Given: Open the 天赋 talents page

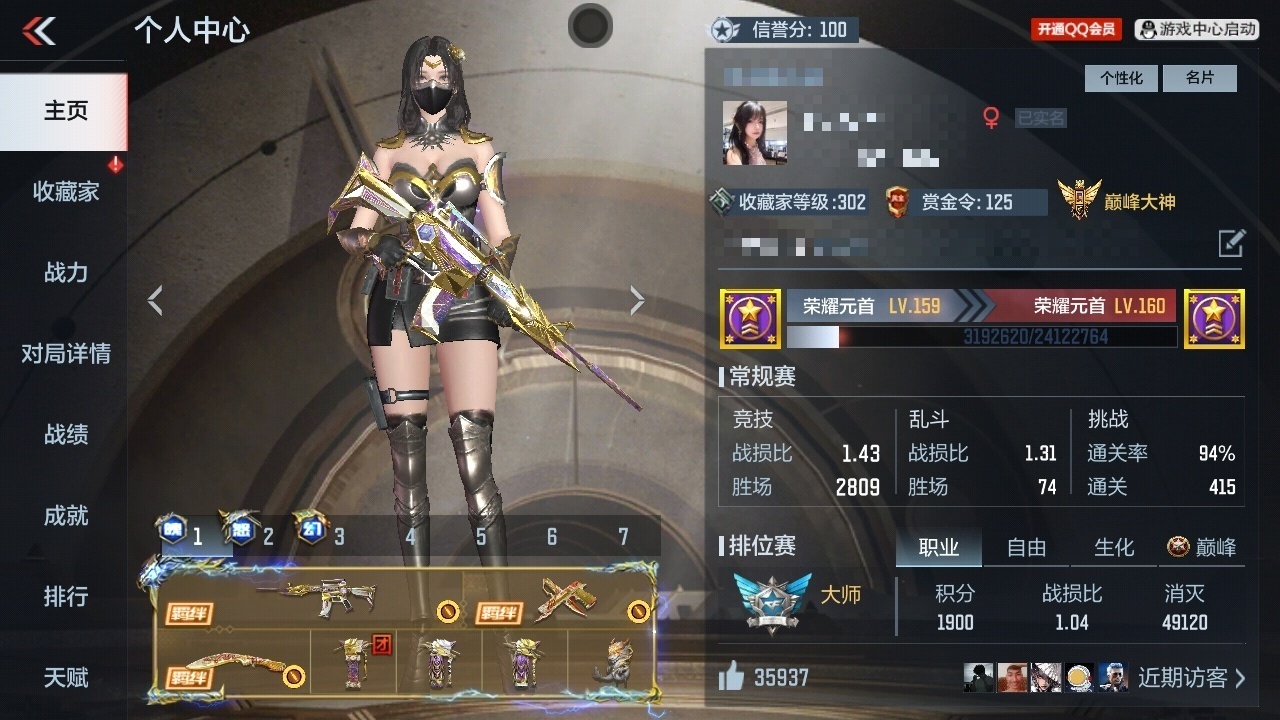Looking at the screenshot, I should [65, 677].
